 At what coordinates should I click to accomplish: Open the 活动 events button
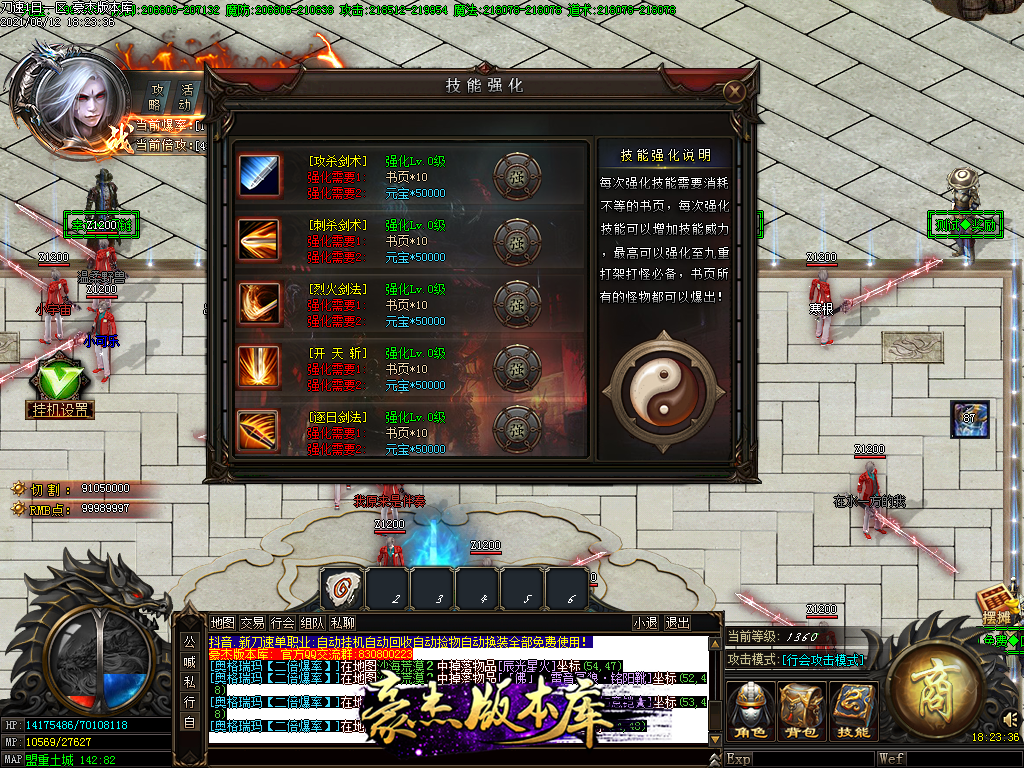(186, 97)
